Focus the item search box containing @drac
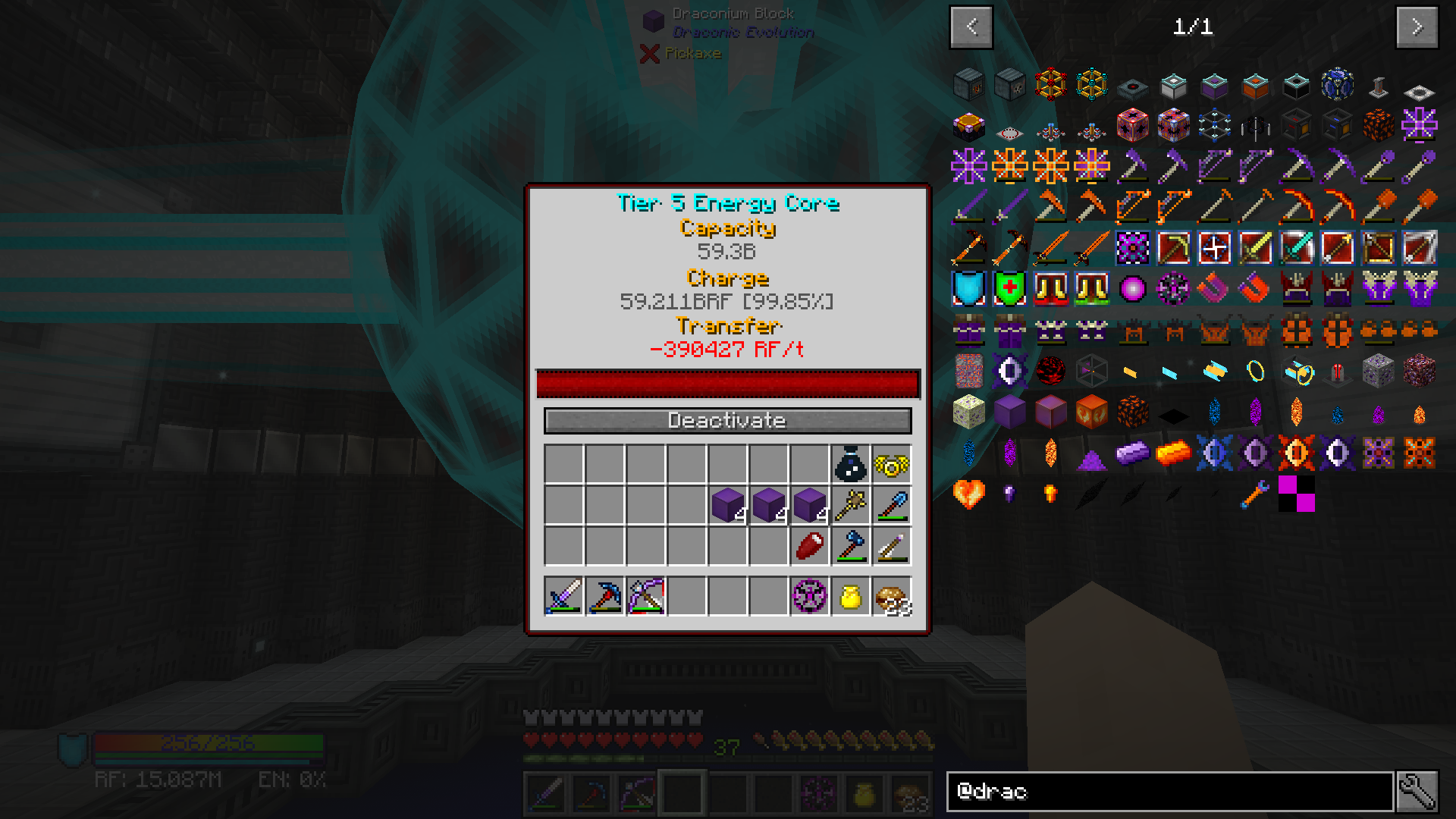 [1169, 792]
